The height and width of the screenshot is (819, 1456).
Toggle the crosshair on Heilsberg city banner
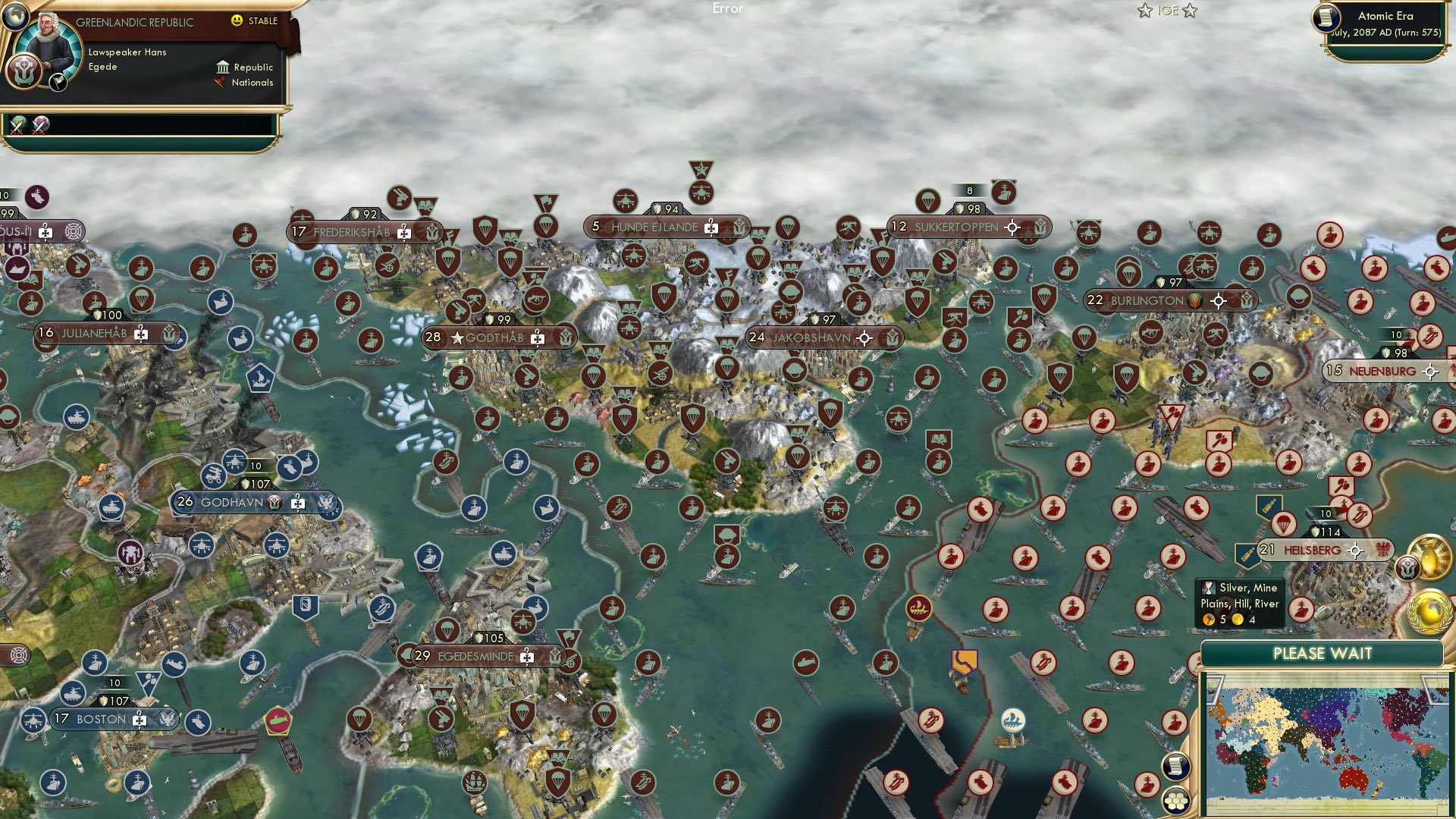pos(1355,551)
